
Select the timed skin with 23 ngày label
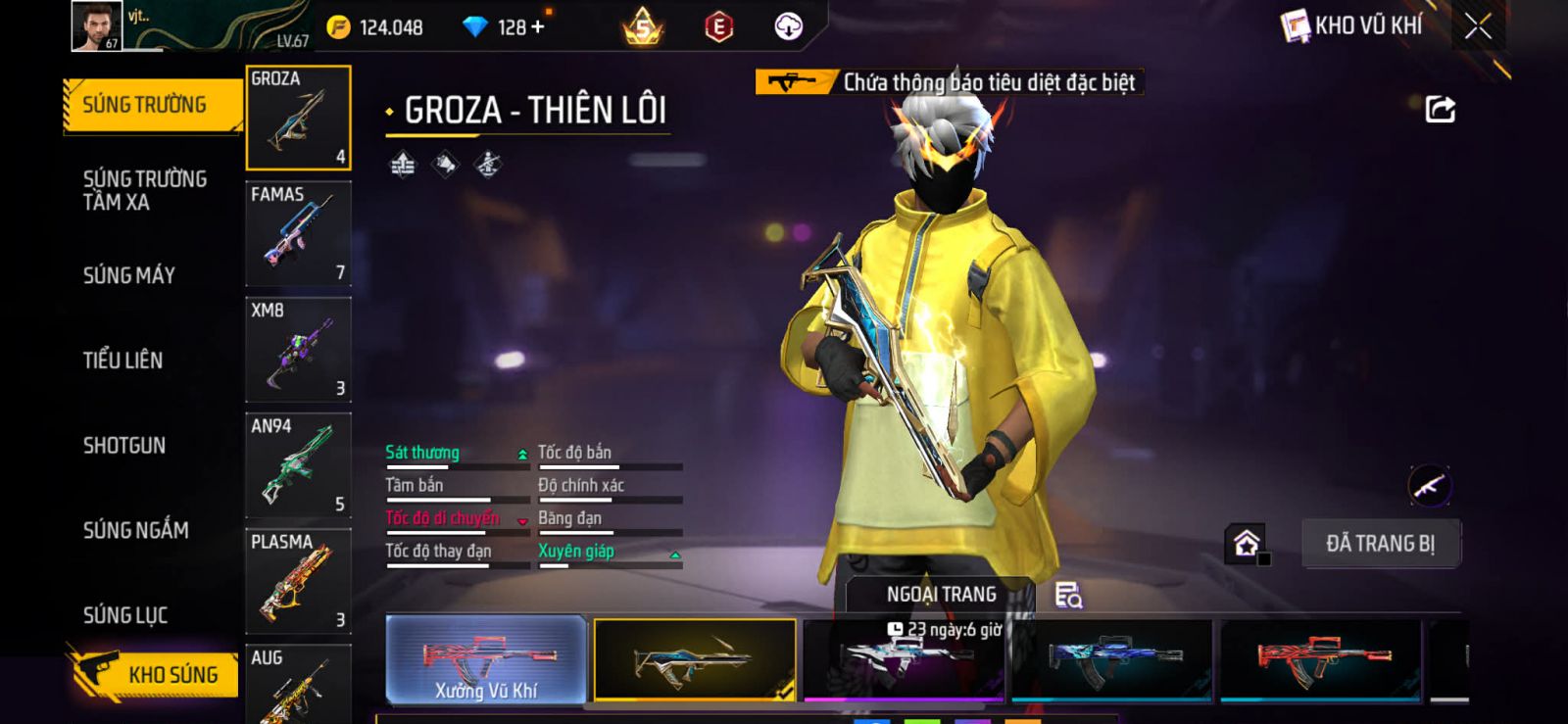tap(903, 660)
